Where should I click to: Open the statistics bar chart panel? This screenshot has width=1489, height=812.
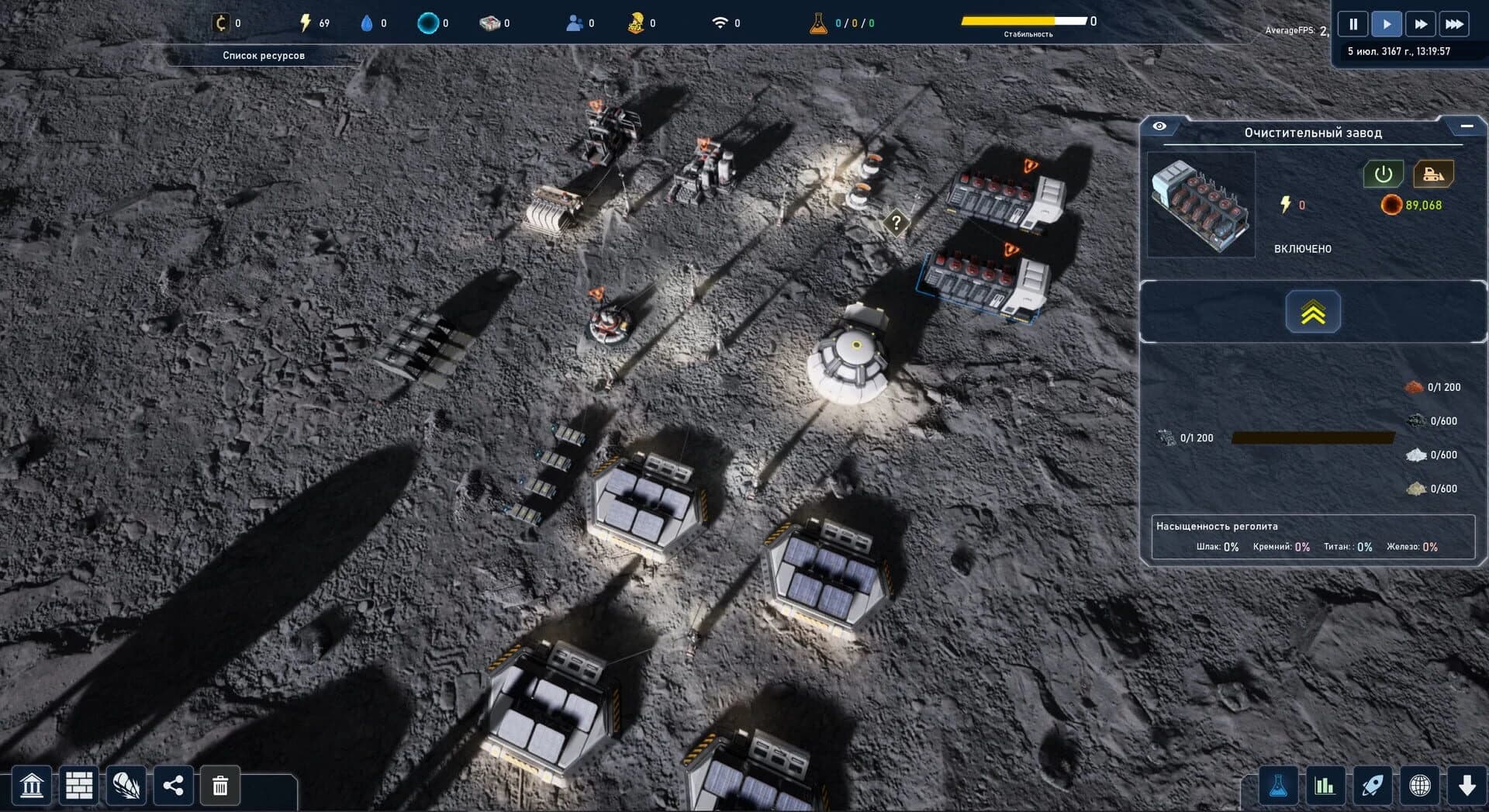[x=1326, y=786]
